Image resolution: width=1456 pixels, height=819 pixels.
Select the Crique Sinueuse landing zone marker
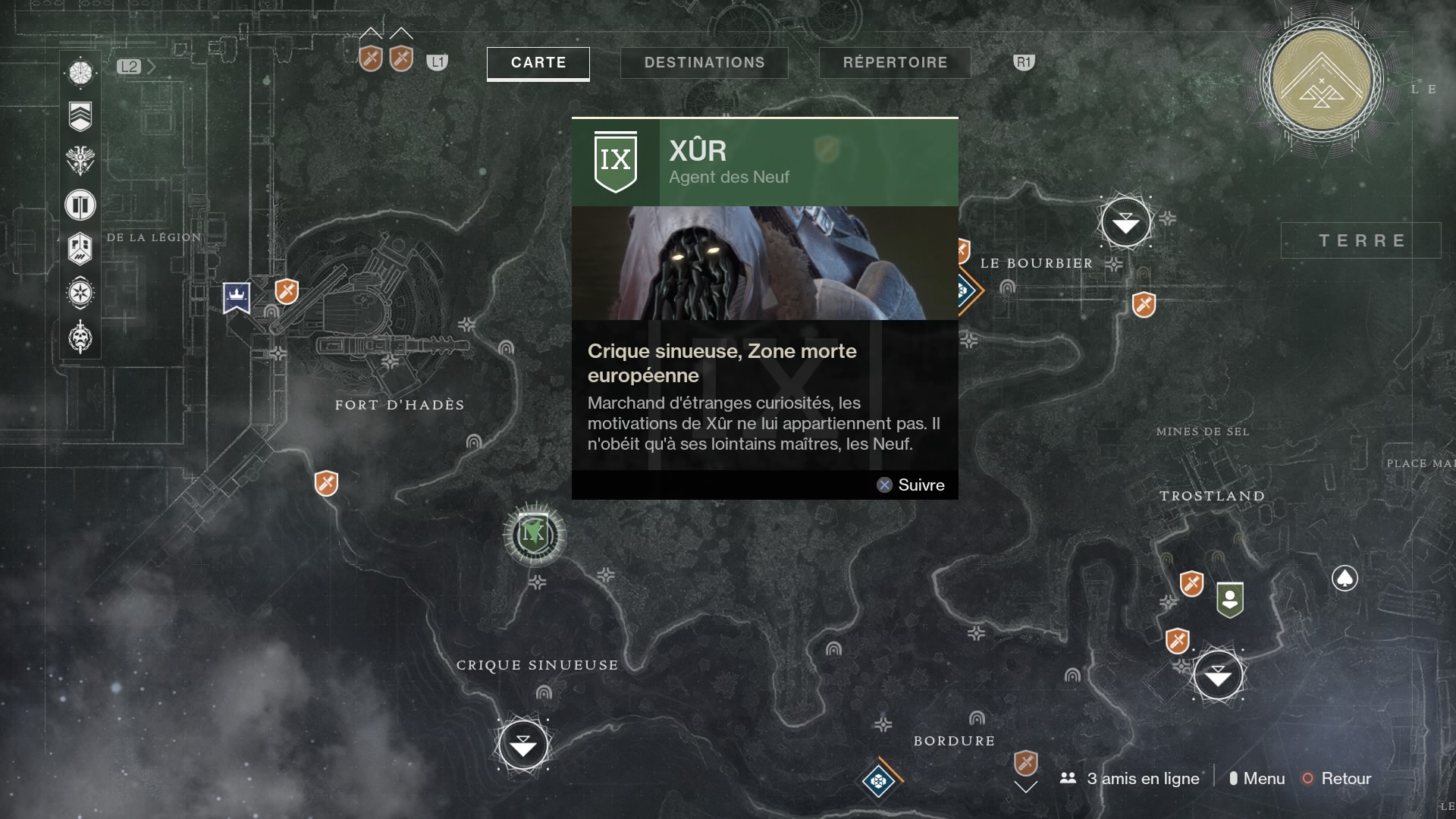coord(523,745)
